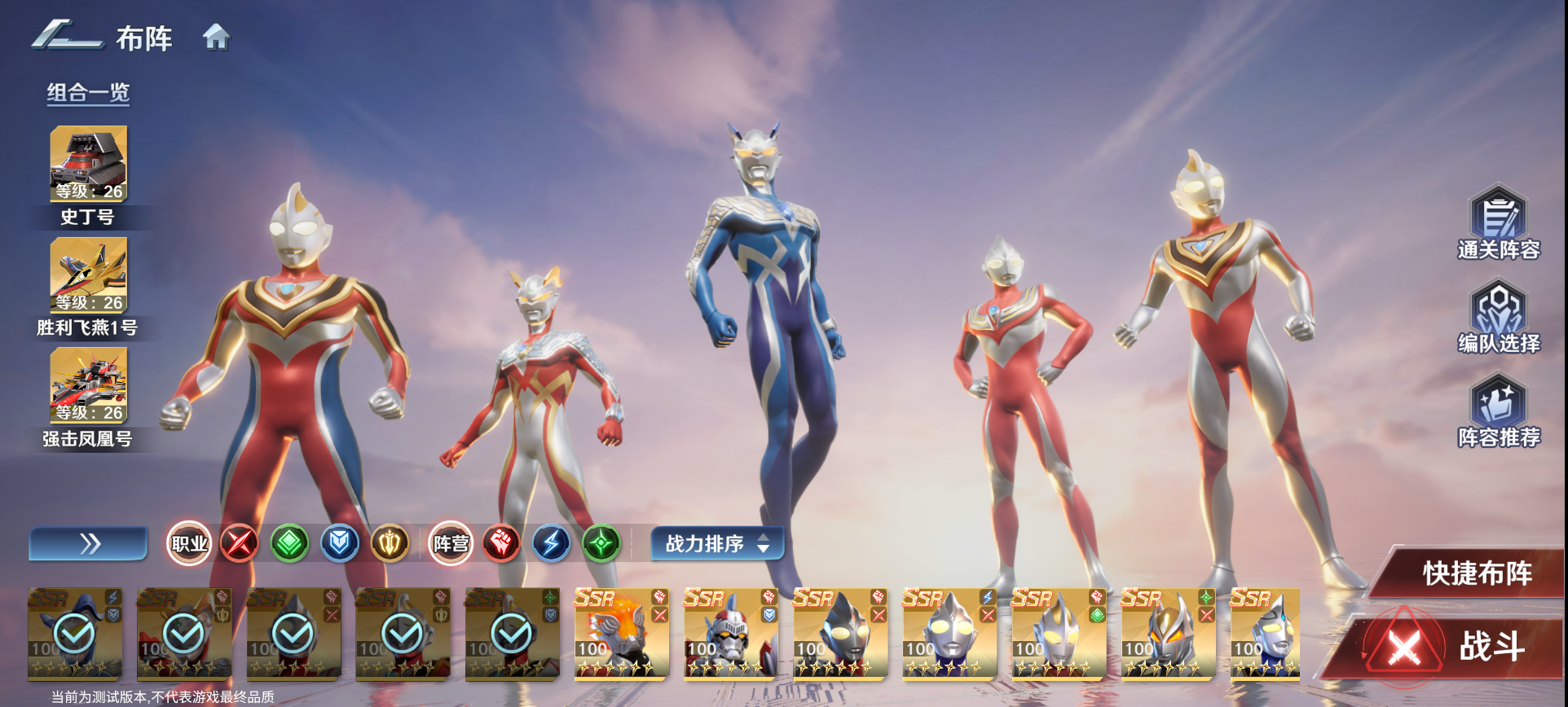Open the 组合一览 combination overview
1568x707 pixels.
point(90,92)
